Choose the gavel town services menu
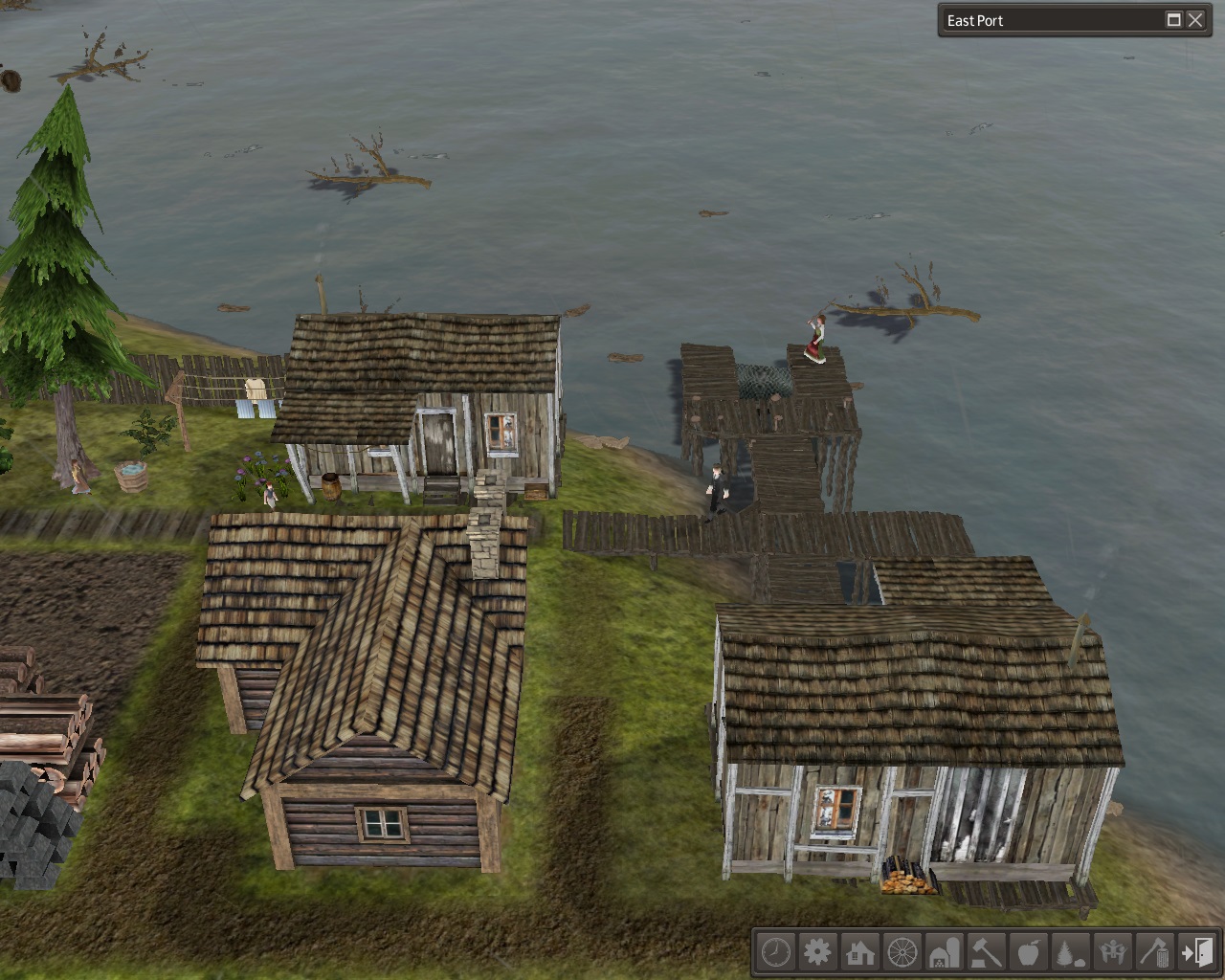This screenshot has height=980, width=1225. pos(986,952)
